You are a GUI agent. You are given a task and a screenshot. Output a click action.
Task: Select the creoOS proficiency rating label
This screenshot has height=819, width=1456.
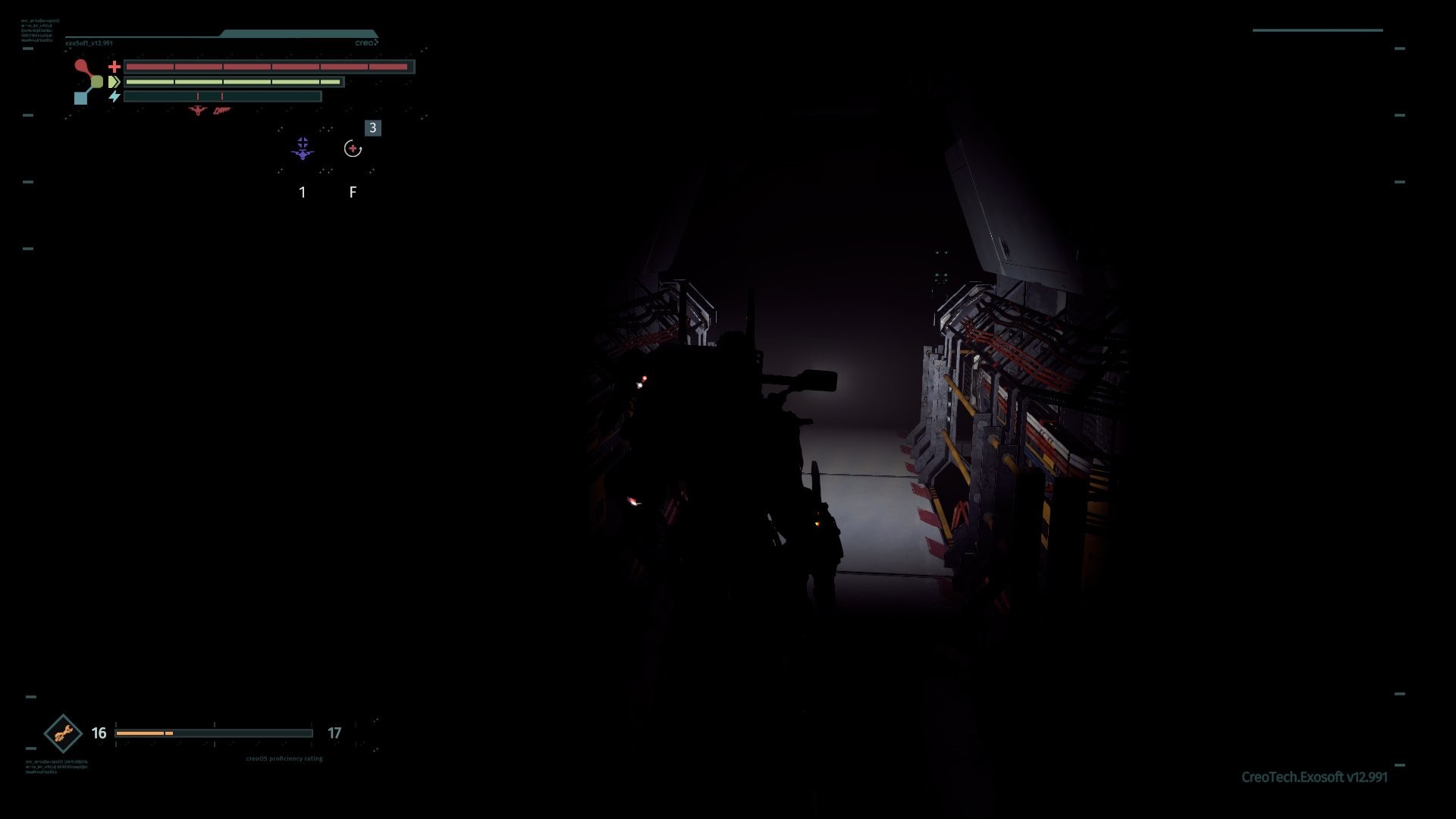284,758
